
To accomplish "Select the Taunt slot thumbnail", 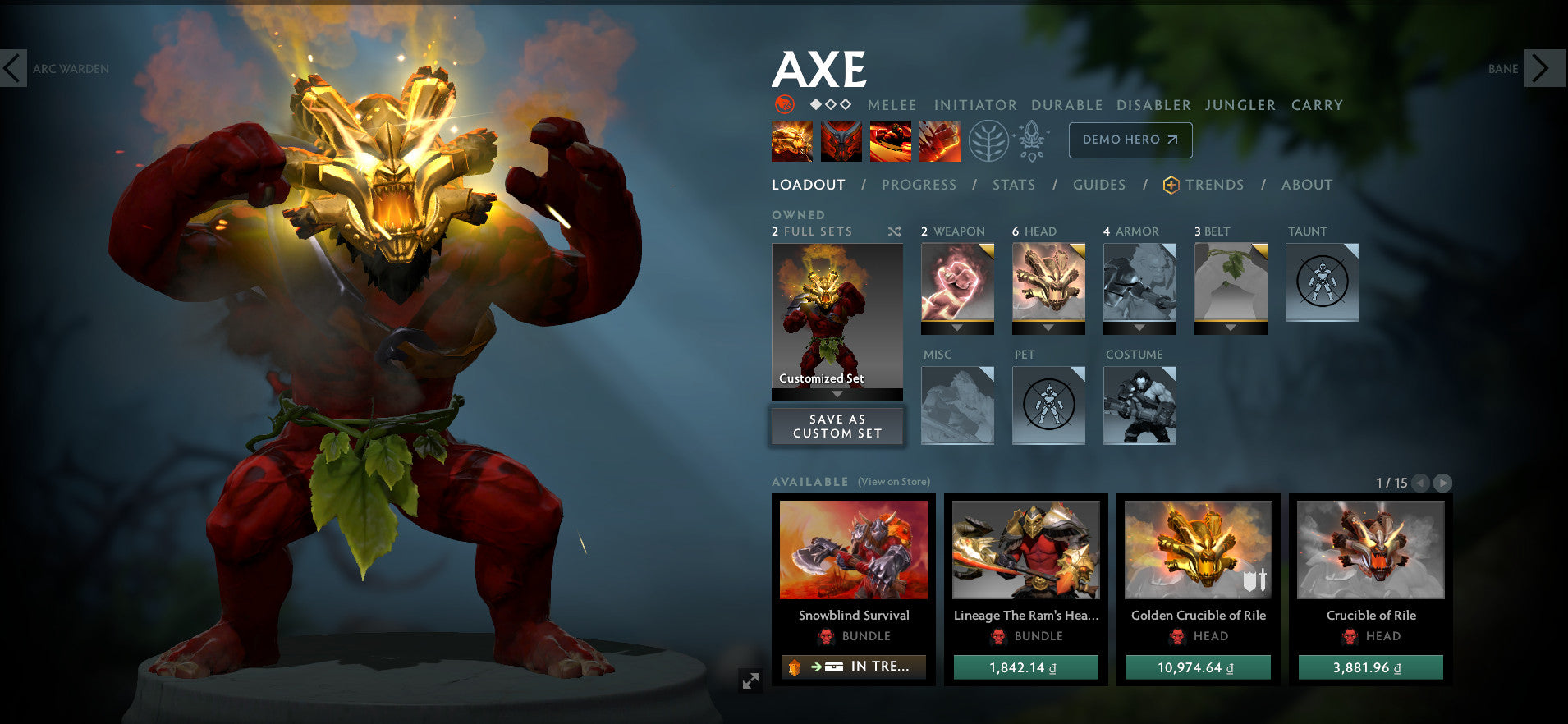I will point(1322,282).
